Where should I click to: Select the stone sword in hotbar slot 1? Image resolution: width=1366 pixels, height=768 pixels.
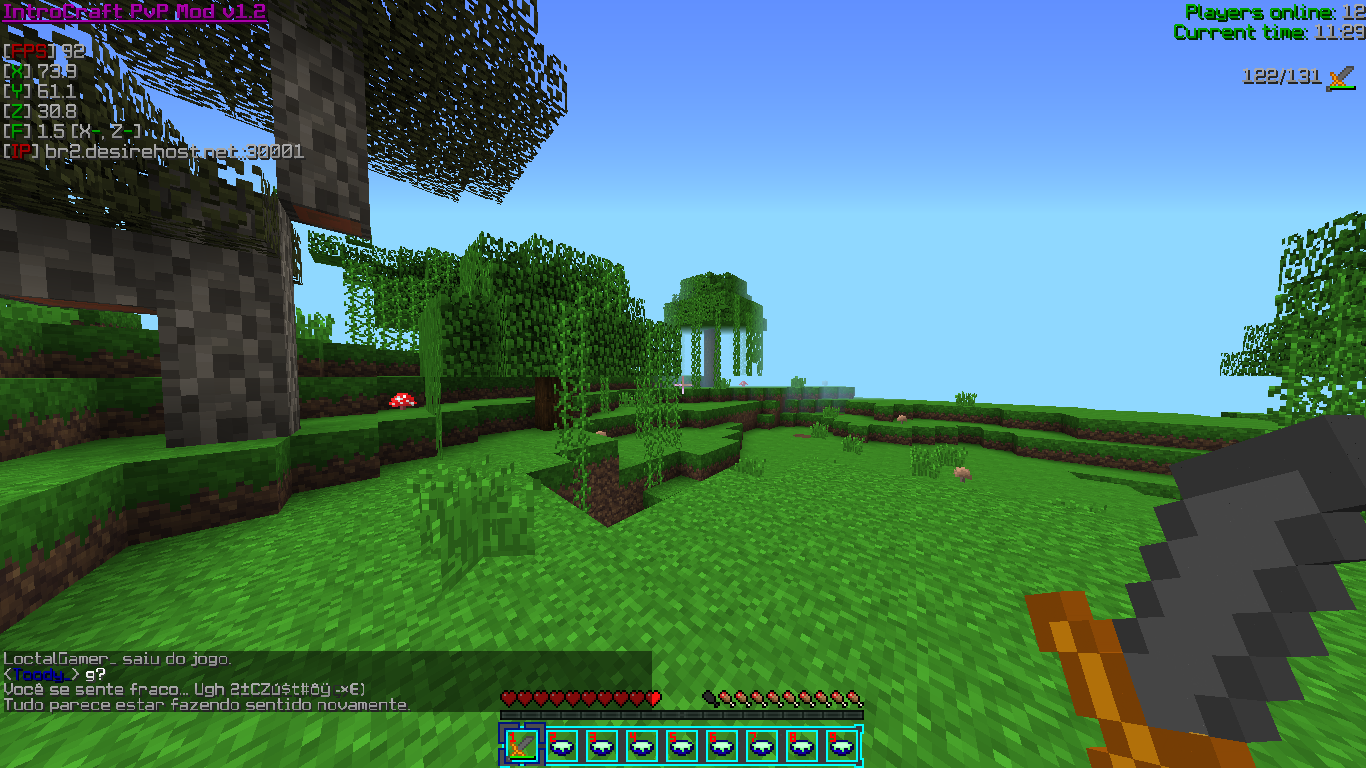(522, 745)
